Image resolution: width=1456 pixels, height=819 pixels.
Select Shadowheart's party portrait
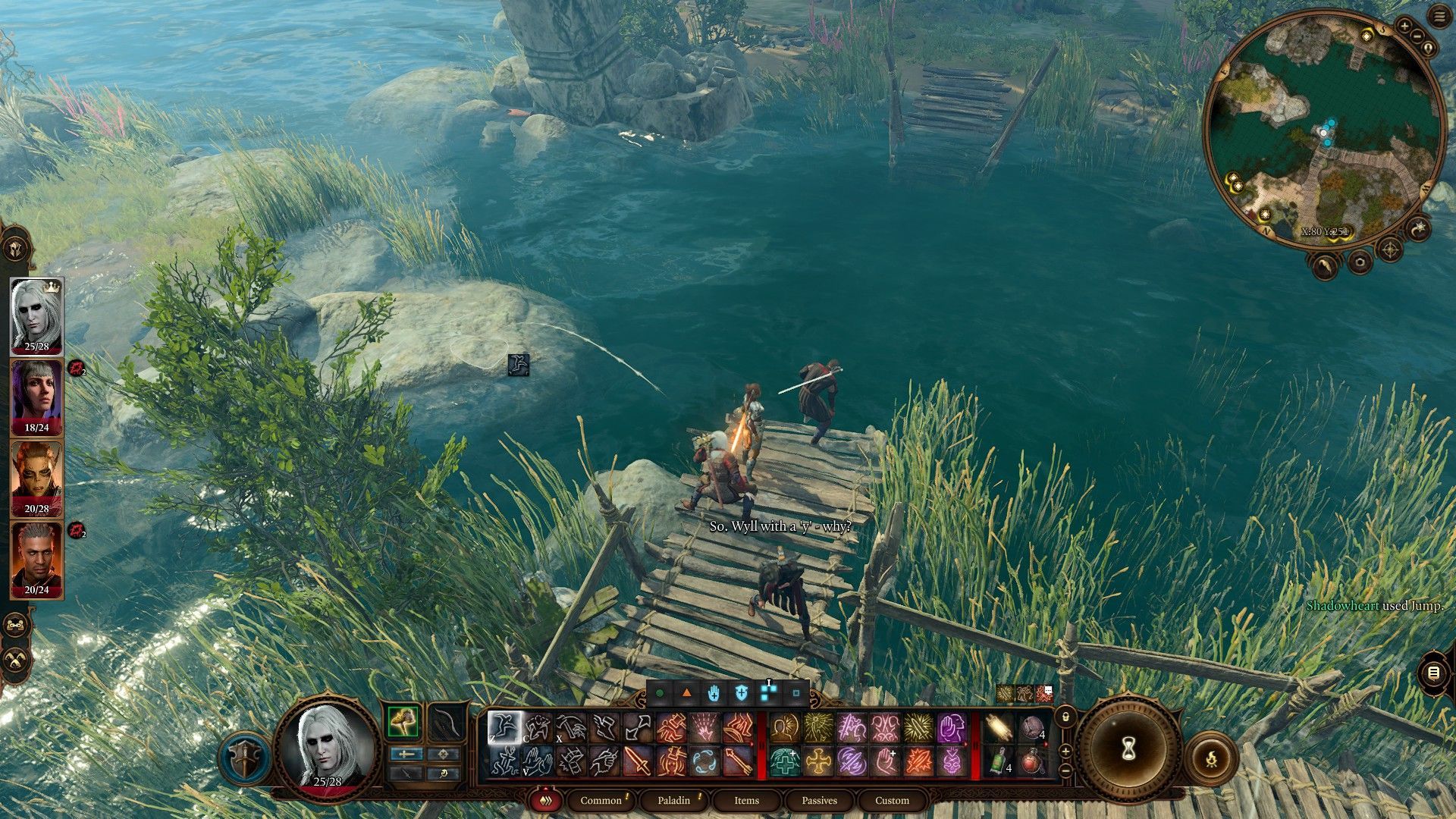(36, 397)
